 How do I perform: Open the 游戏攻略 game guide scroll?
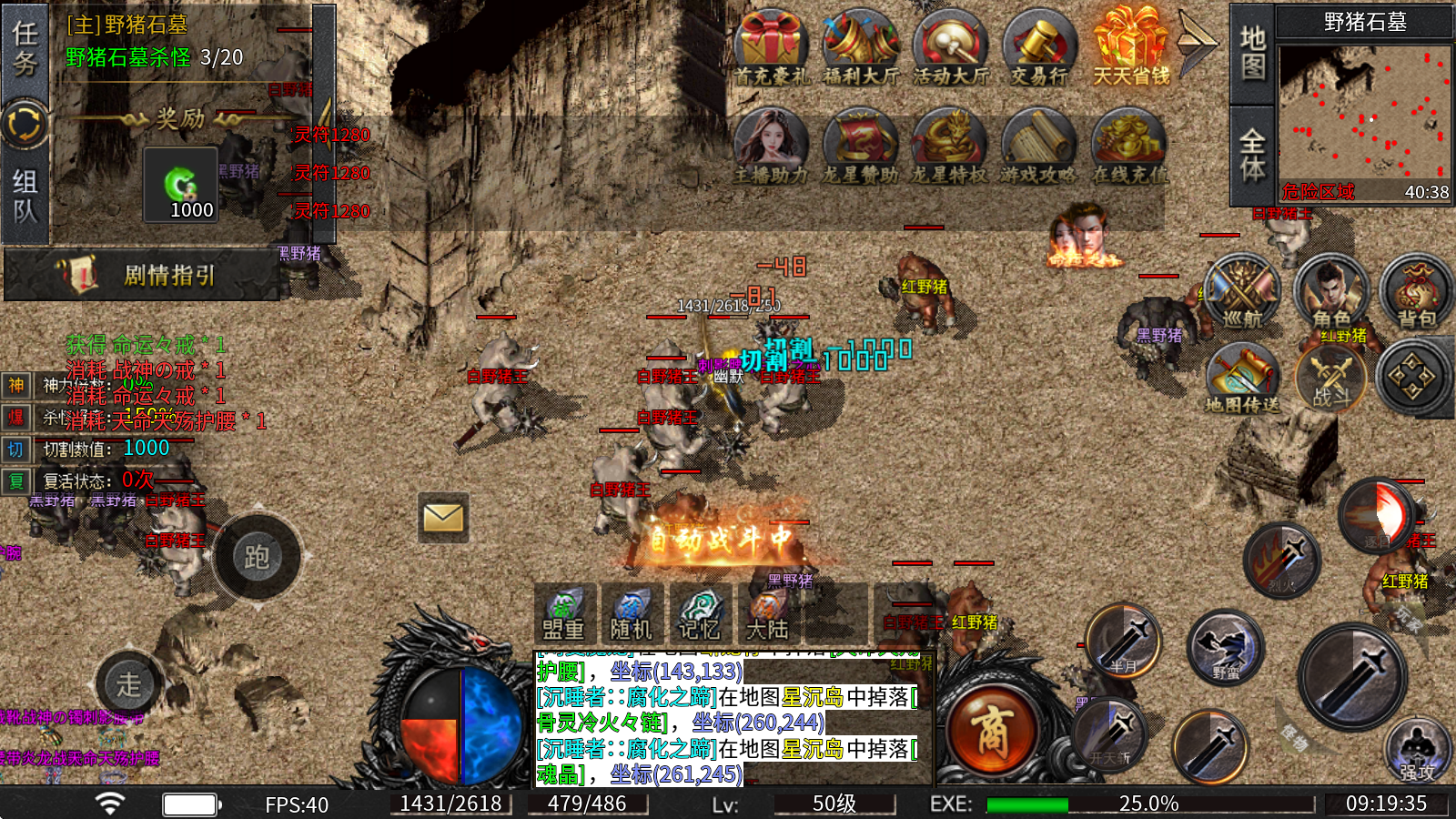point(1038,146)
